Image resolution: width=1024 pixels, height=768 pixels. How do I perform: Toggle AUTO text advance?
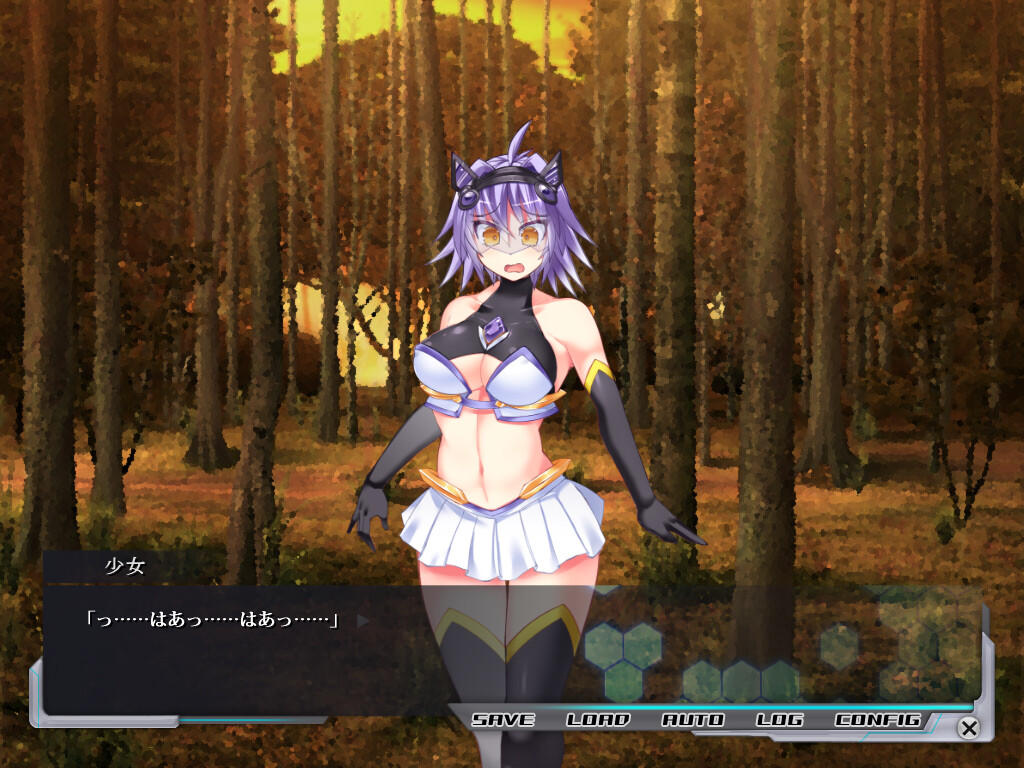pos(693,720)
